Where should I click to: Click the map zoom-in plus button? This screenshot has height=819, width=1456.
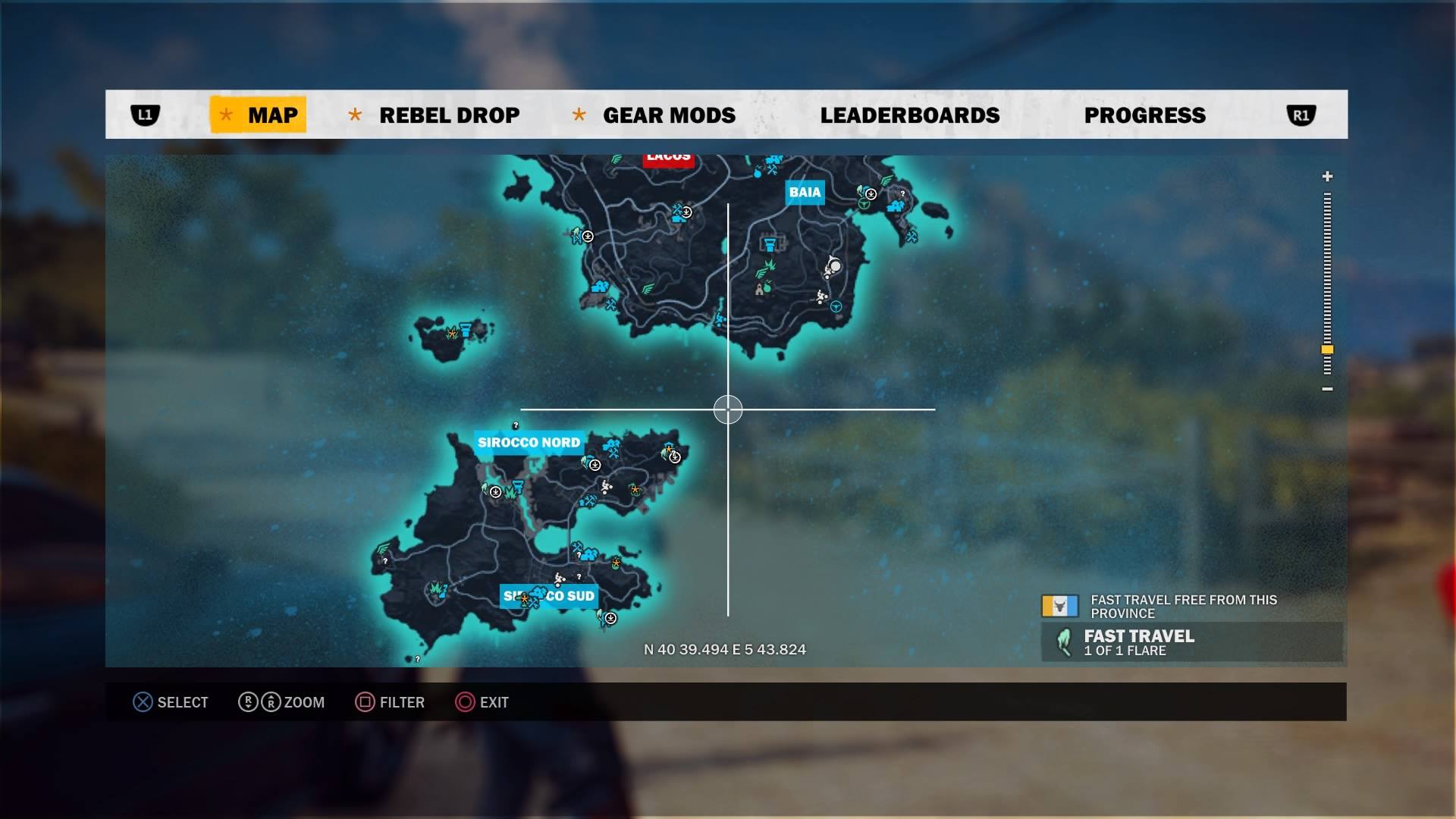click(x=1327, y=177)
